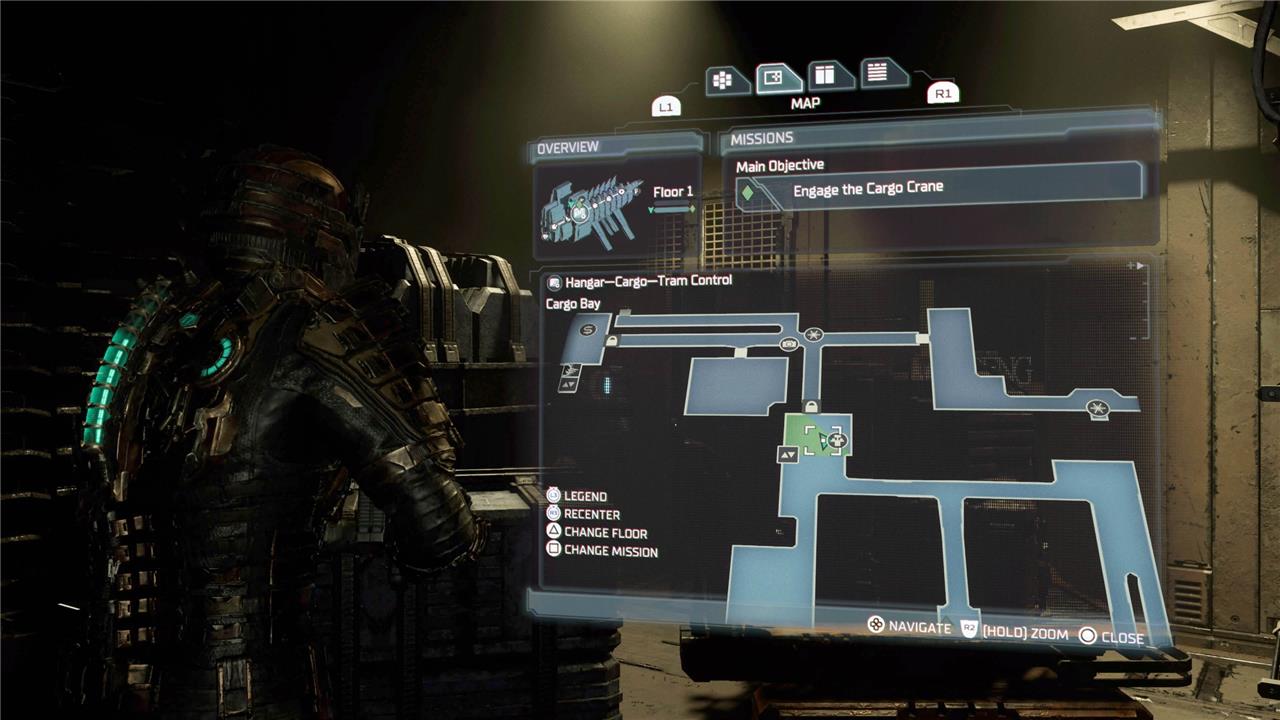Select the elevator arrows beside the green room

click(788, 455)
